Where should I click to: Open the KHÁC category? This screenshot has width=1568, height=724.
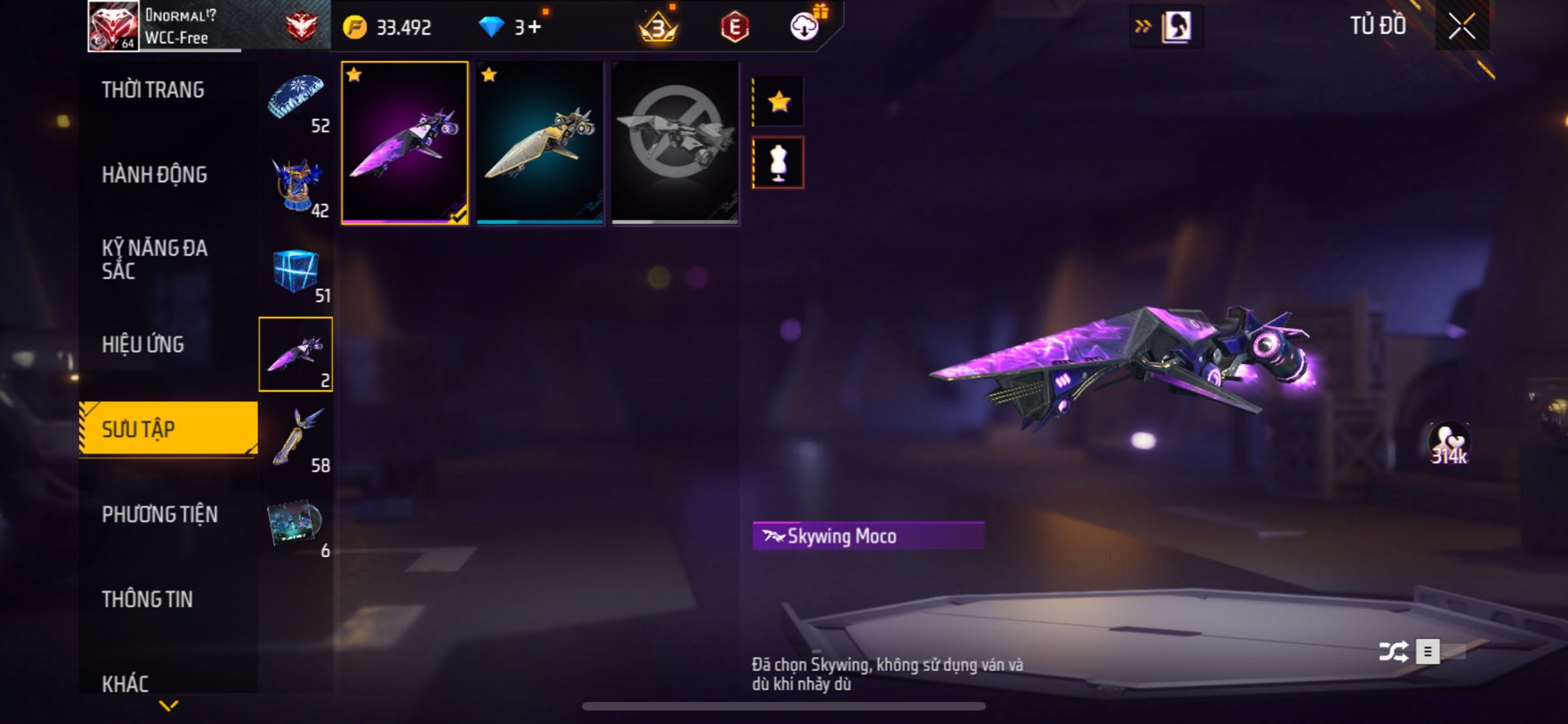[126, 683]
